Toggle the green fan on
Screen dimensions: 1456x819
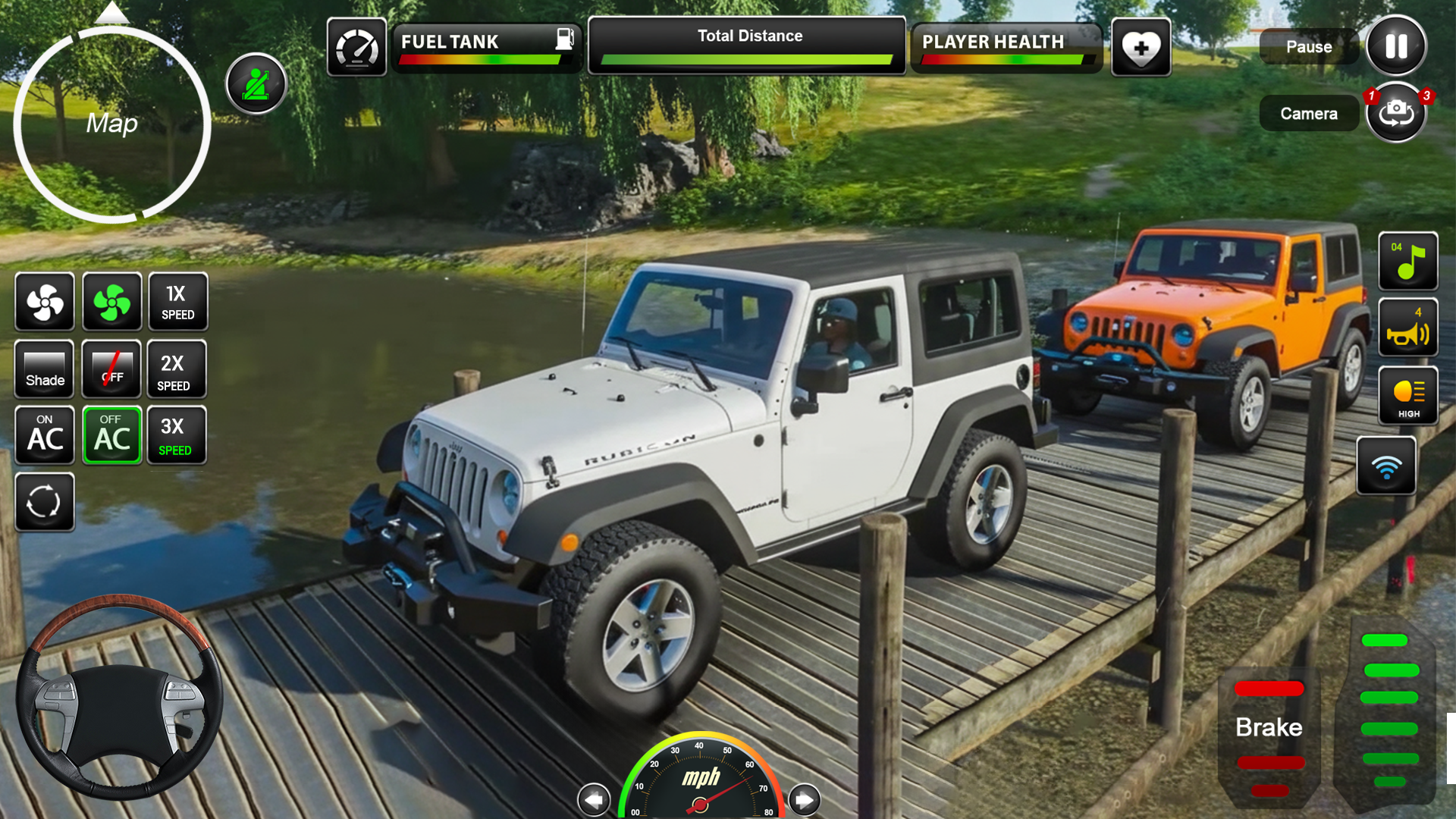(111, 302)
